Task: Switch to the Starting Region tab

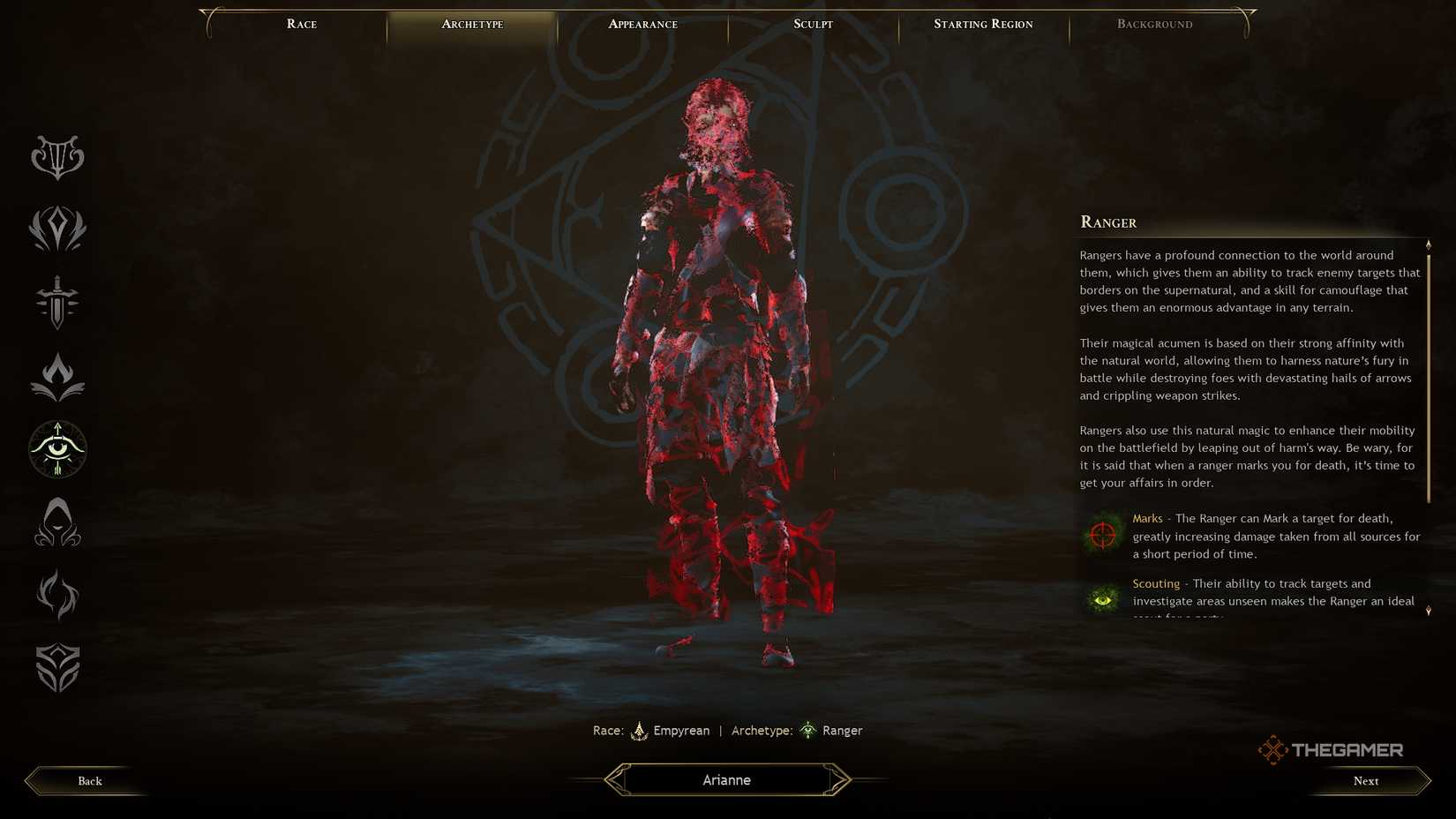Action: [x=983, y=24]
